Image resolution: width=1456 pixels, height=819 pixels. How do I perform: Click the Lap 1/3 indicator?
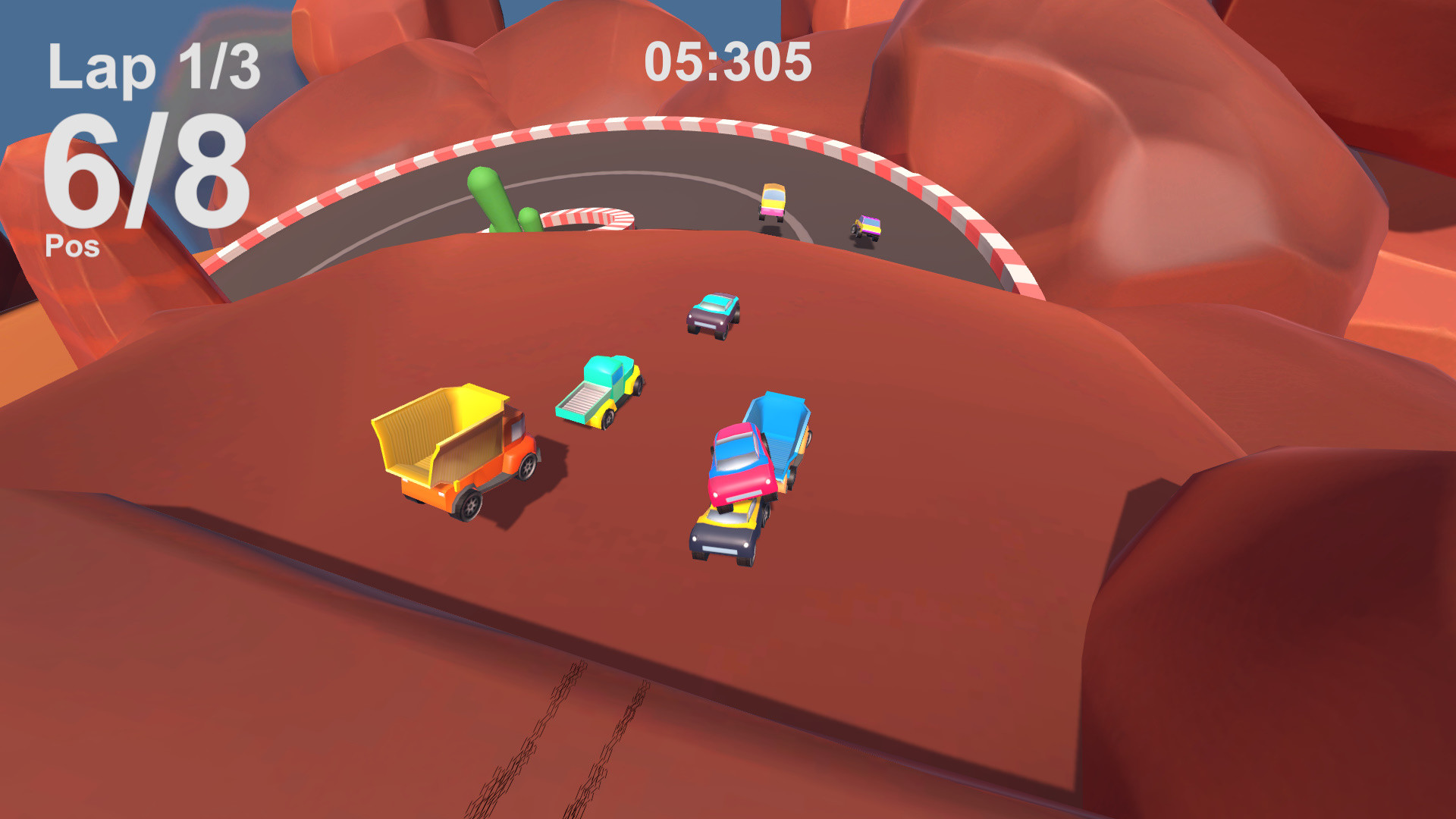pyautogui.click(x=155, y=68)
